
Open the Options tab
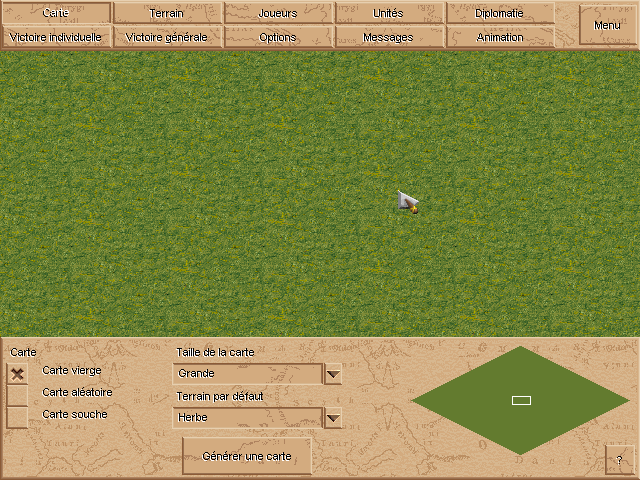[x=277, y=37]
